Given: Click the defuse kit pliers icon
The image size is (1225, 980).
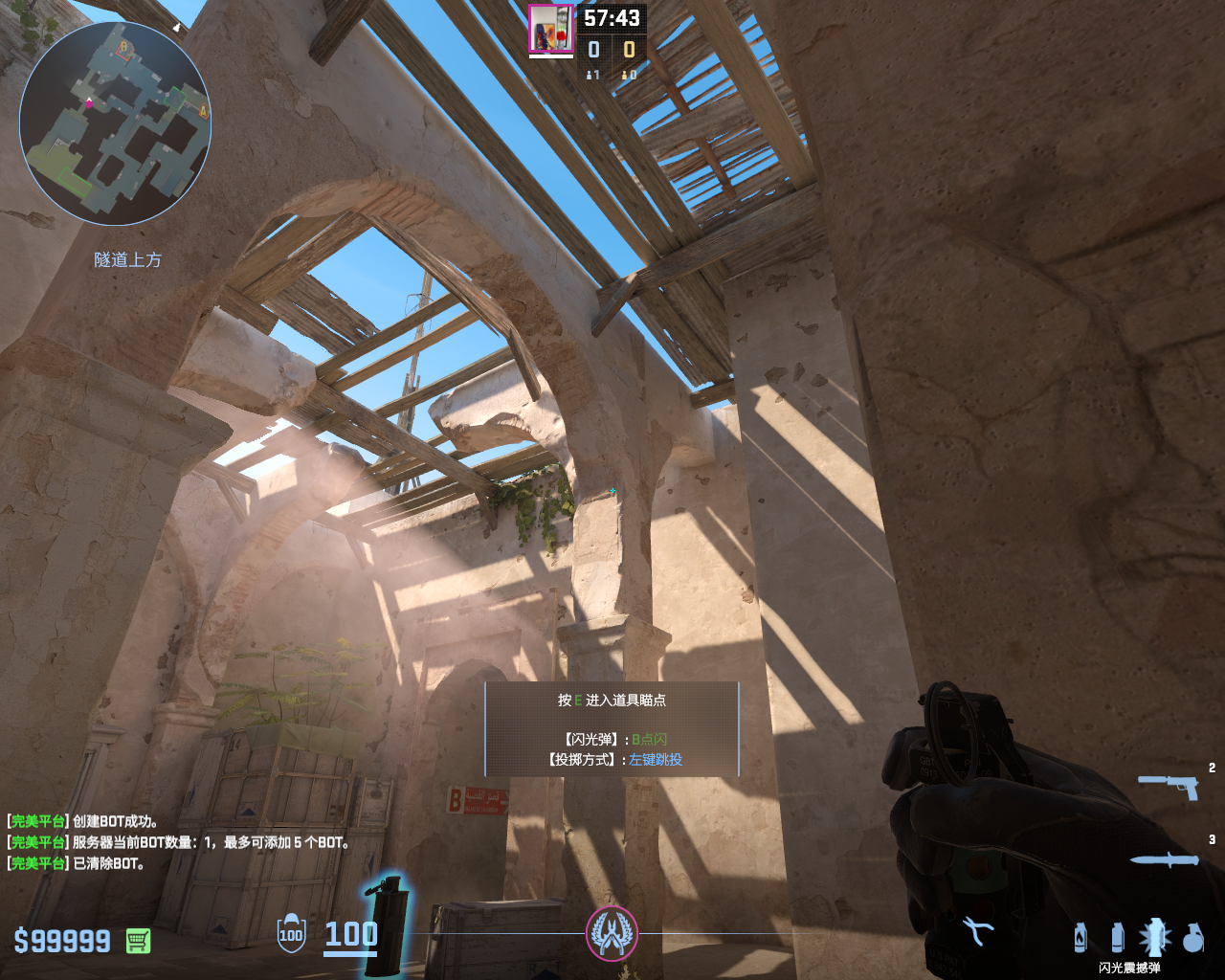Looking at the screenshot, I should [x=977, y=930].
